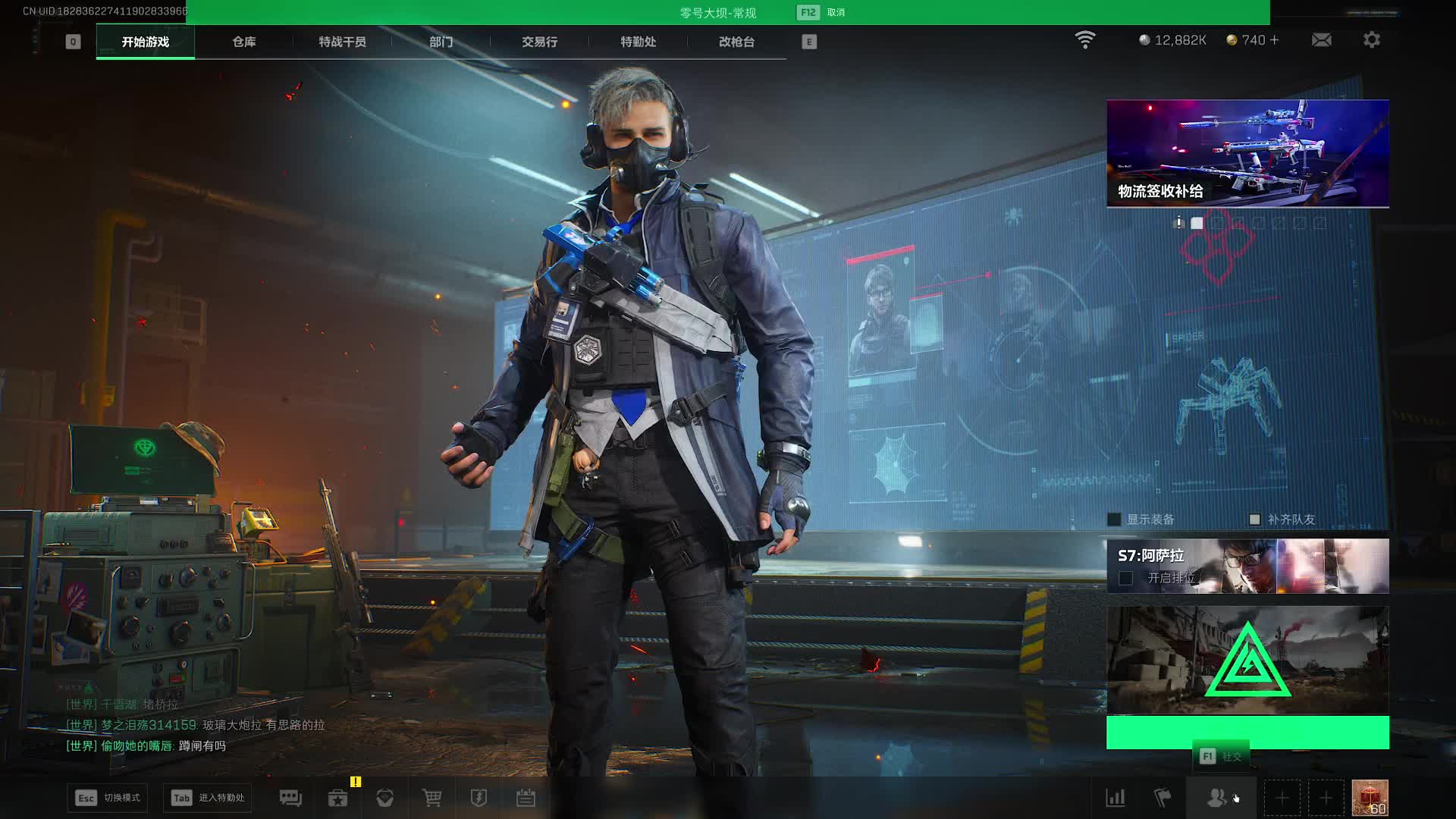The width and height of the screenshot is (1456, 819).
Task: Open the mail envelope icon
Action: [x=1321, y=40]
